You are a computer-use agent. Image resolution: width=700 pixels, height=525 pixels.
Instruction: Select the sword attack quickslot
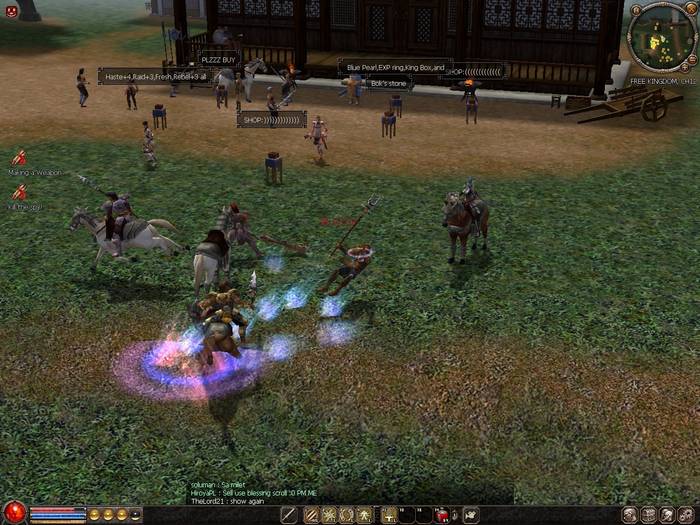click(x=289, y=515)
